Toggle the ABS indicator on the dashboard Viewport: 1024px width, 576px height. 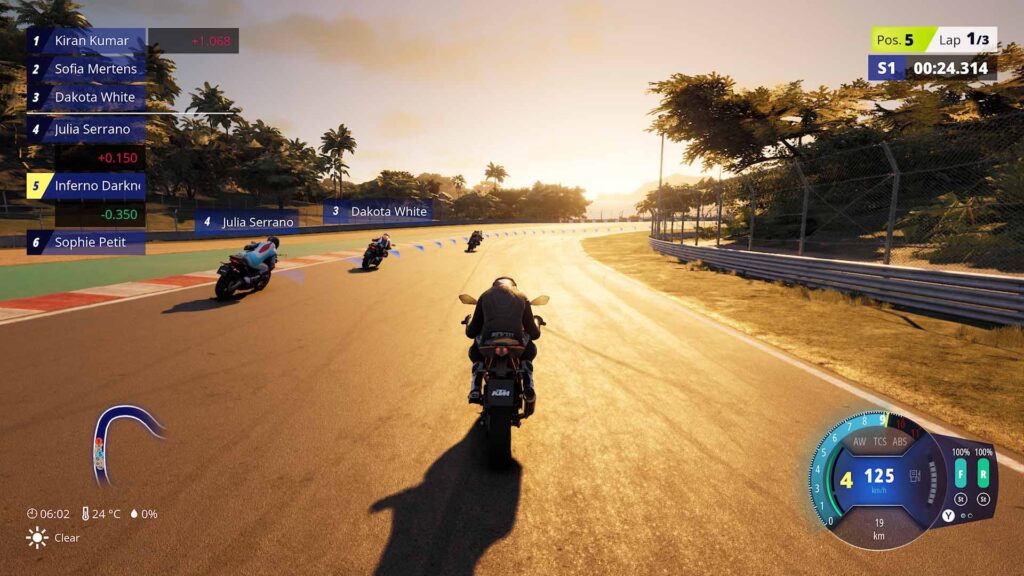901,441
